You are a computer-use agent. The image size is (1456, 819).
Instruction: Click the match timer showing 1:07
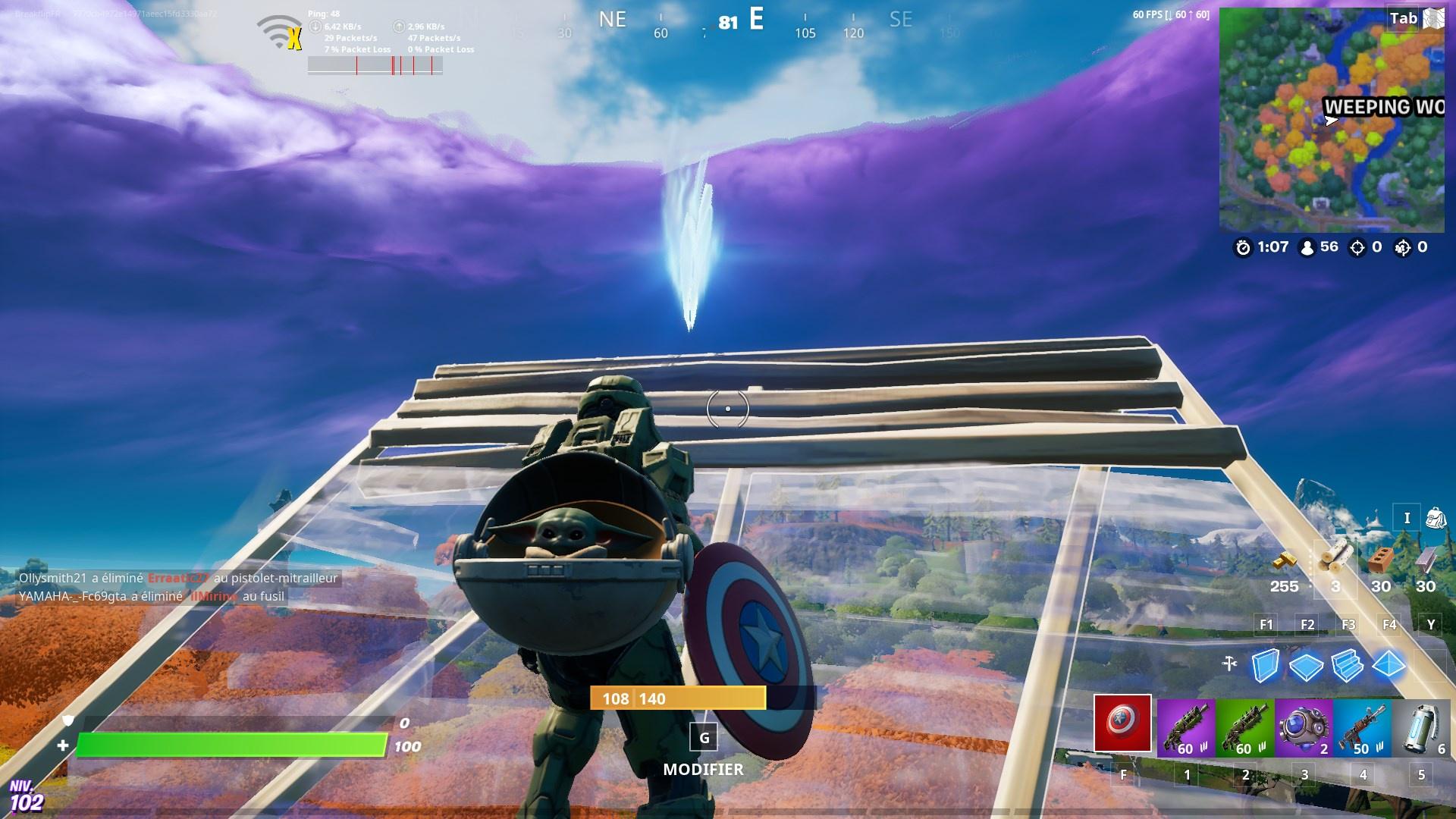(1264, 246)
